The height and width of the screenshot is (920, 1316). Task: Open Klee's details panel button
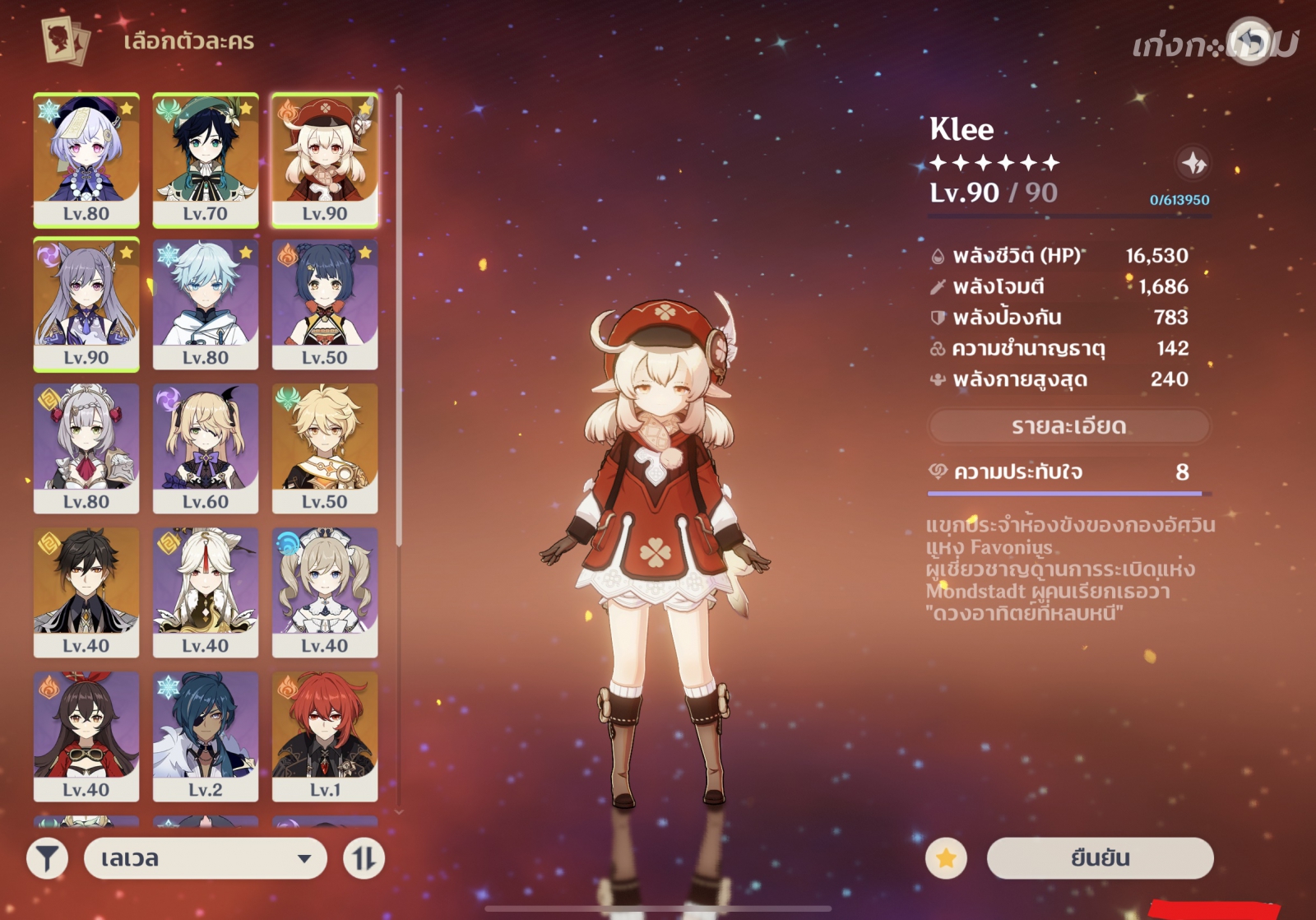click(1068, 426)
